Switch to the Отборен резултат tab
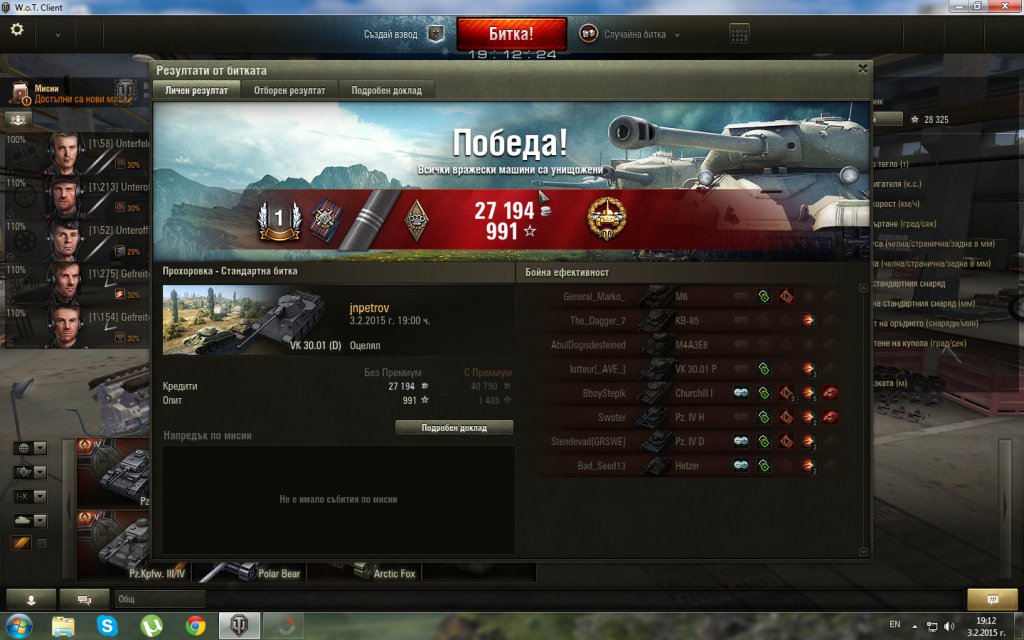The height and width of the screenshot is (640, 1024). [289, 90]
